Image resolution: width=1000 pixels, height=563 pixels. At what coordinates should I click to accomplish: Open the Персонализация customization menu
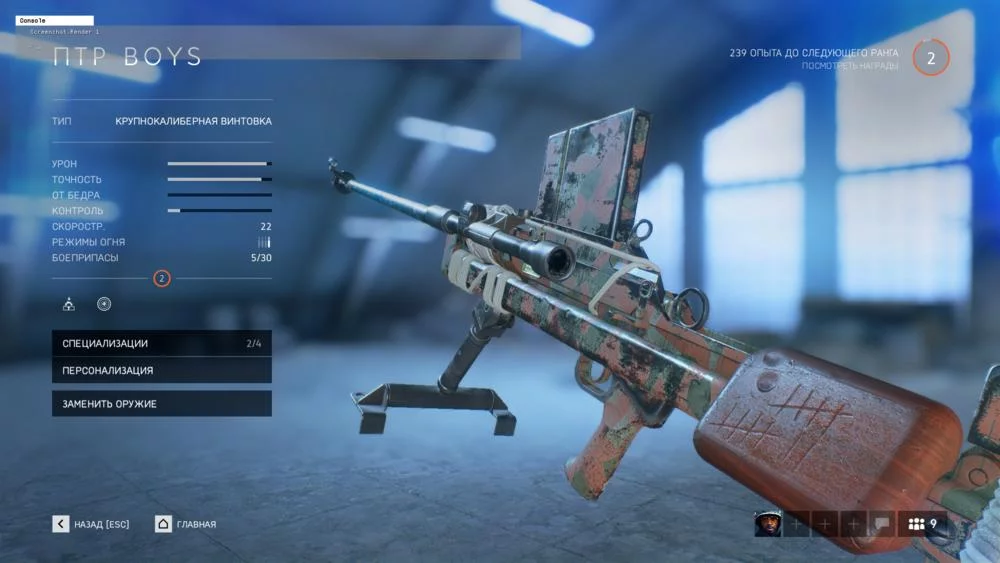click(x=161, y=370)
